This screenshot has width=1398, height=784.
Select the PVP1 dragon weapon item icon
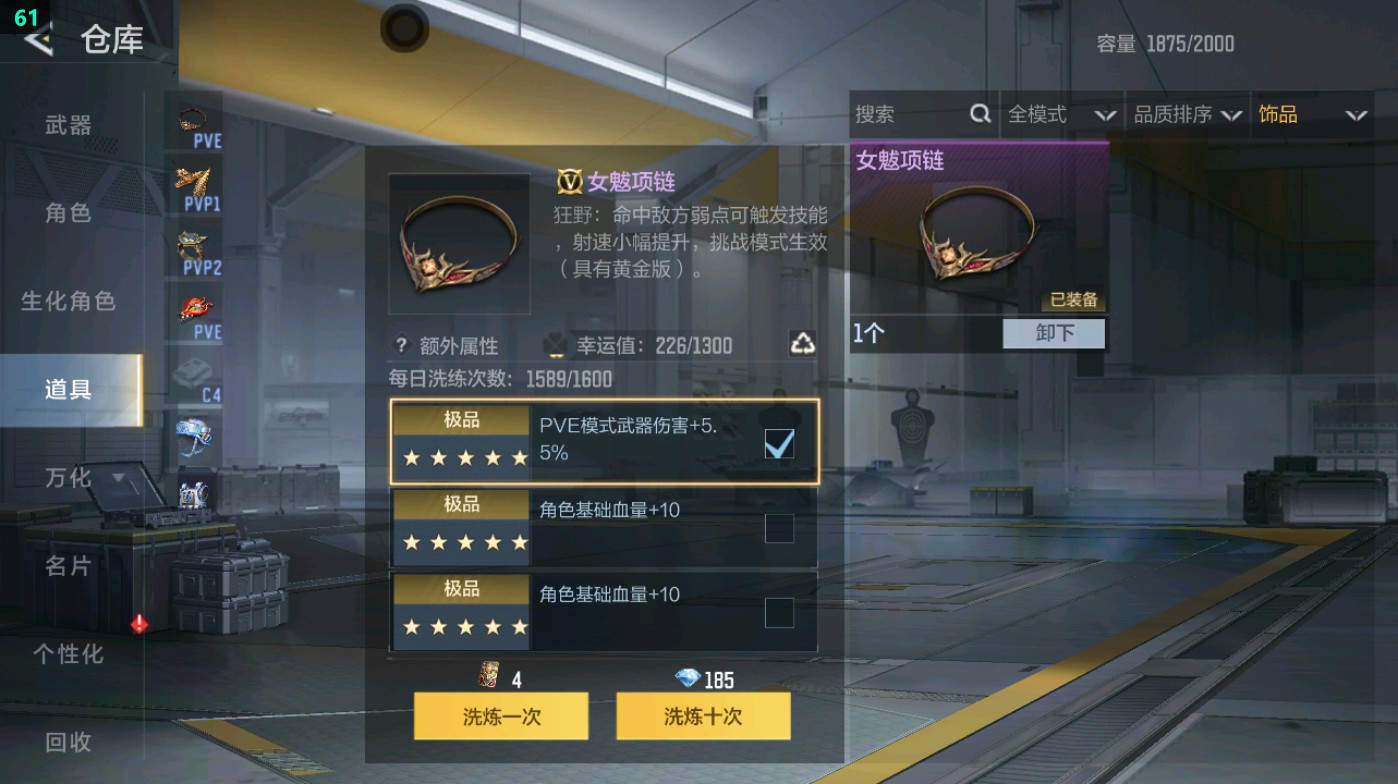193,183
